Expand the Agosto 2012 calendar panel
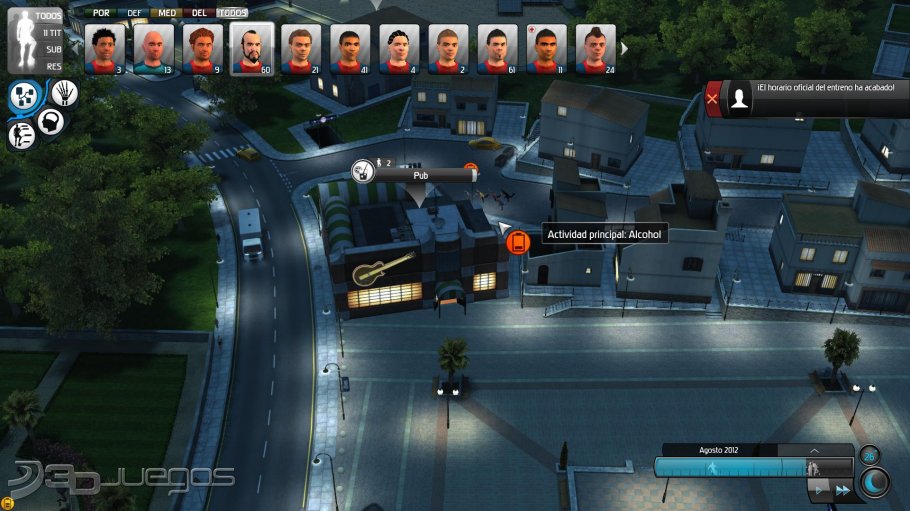 [x=814, y=450]
